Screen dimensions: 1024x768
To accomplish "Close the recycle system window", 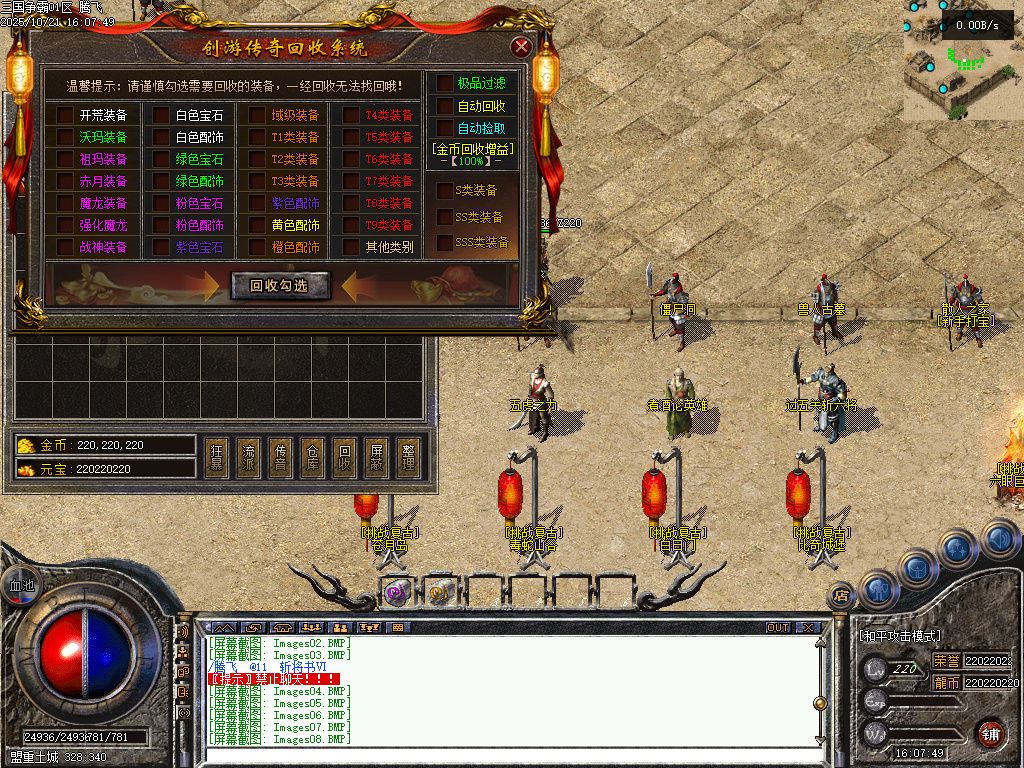I will point(520,47).
